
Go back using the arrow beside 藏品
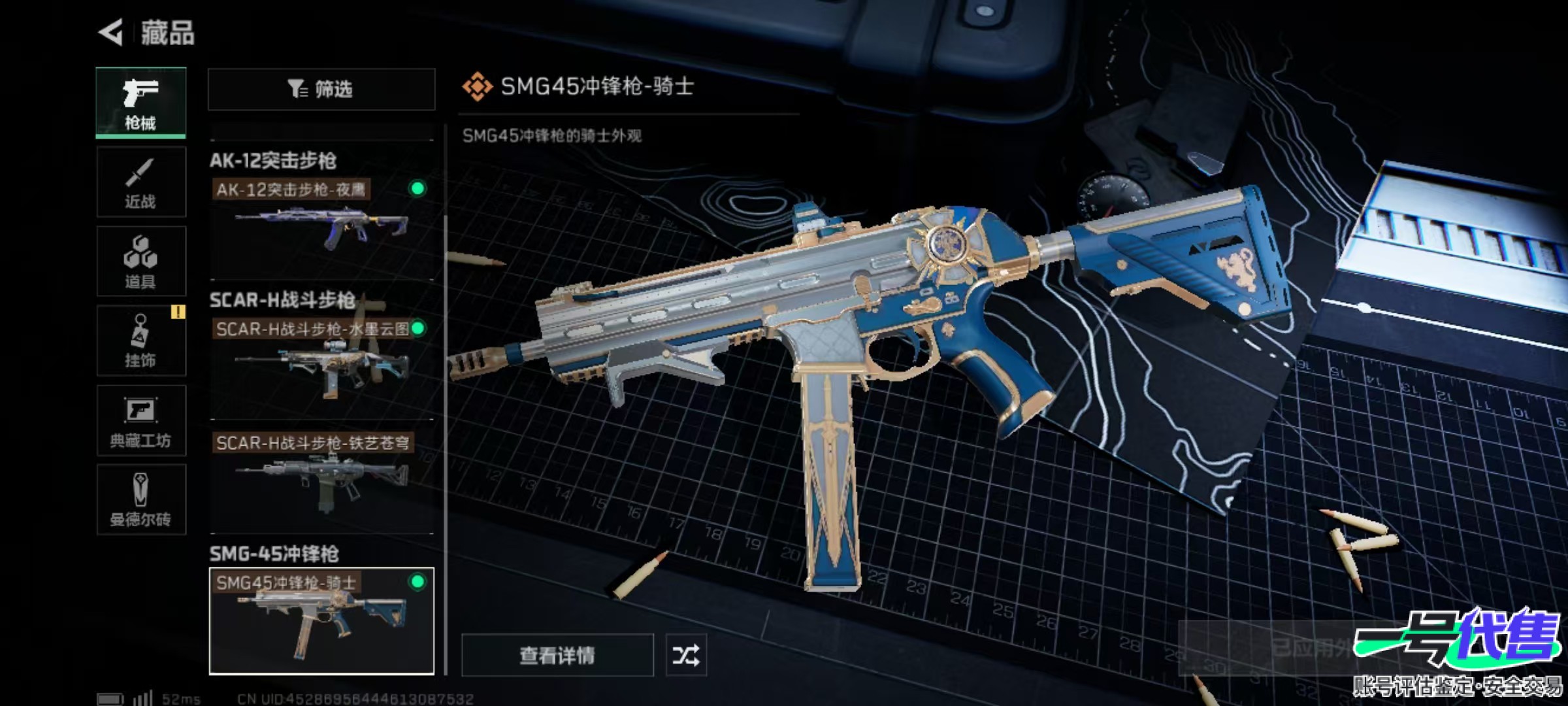pyautogui.click(x=111, y=32)
